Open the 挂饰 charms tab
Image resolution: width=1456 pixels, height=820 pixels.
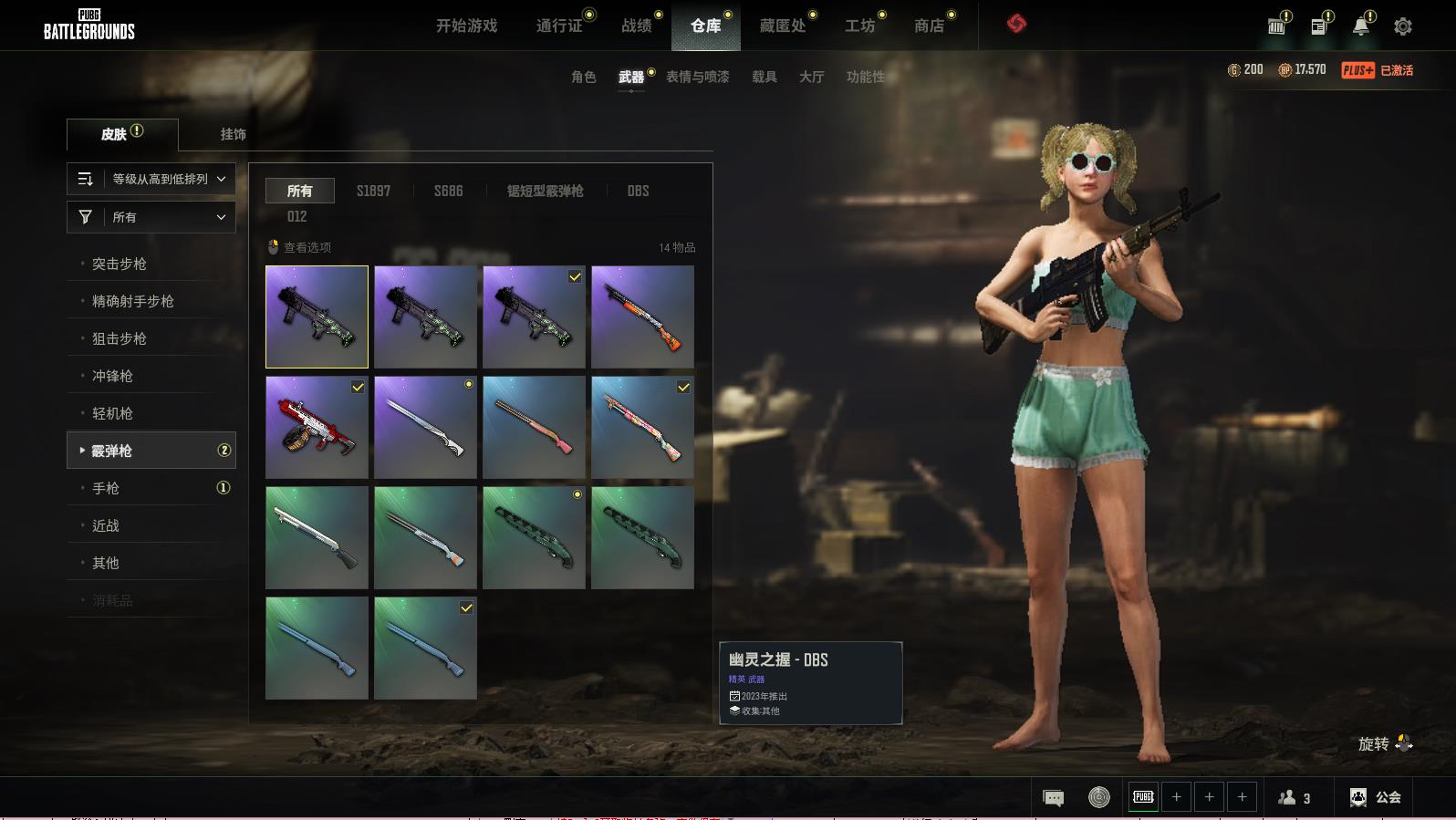(x=233, y=134)
